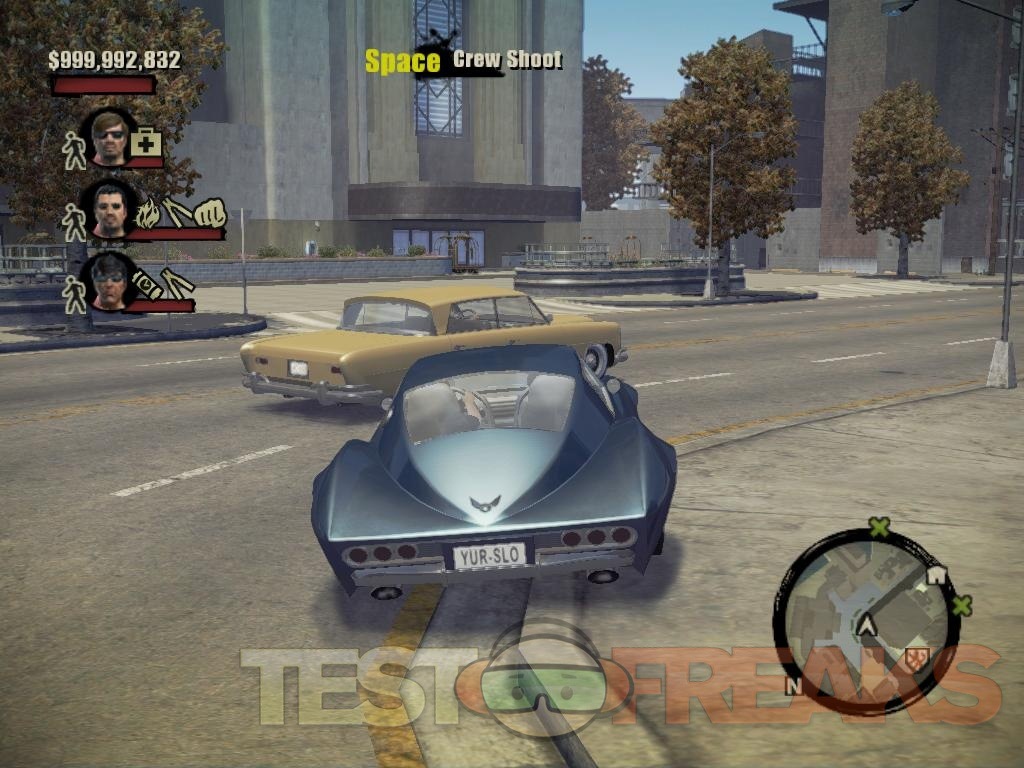Click the white player arrow on the minimap
1024x768 pixels.
(866, 626)
